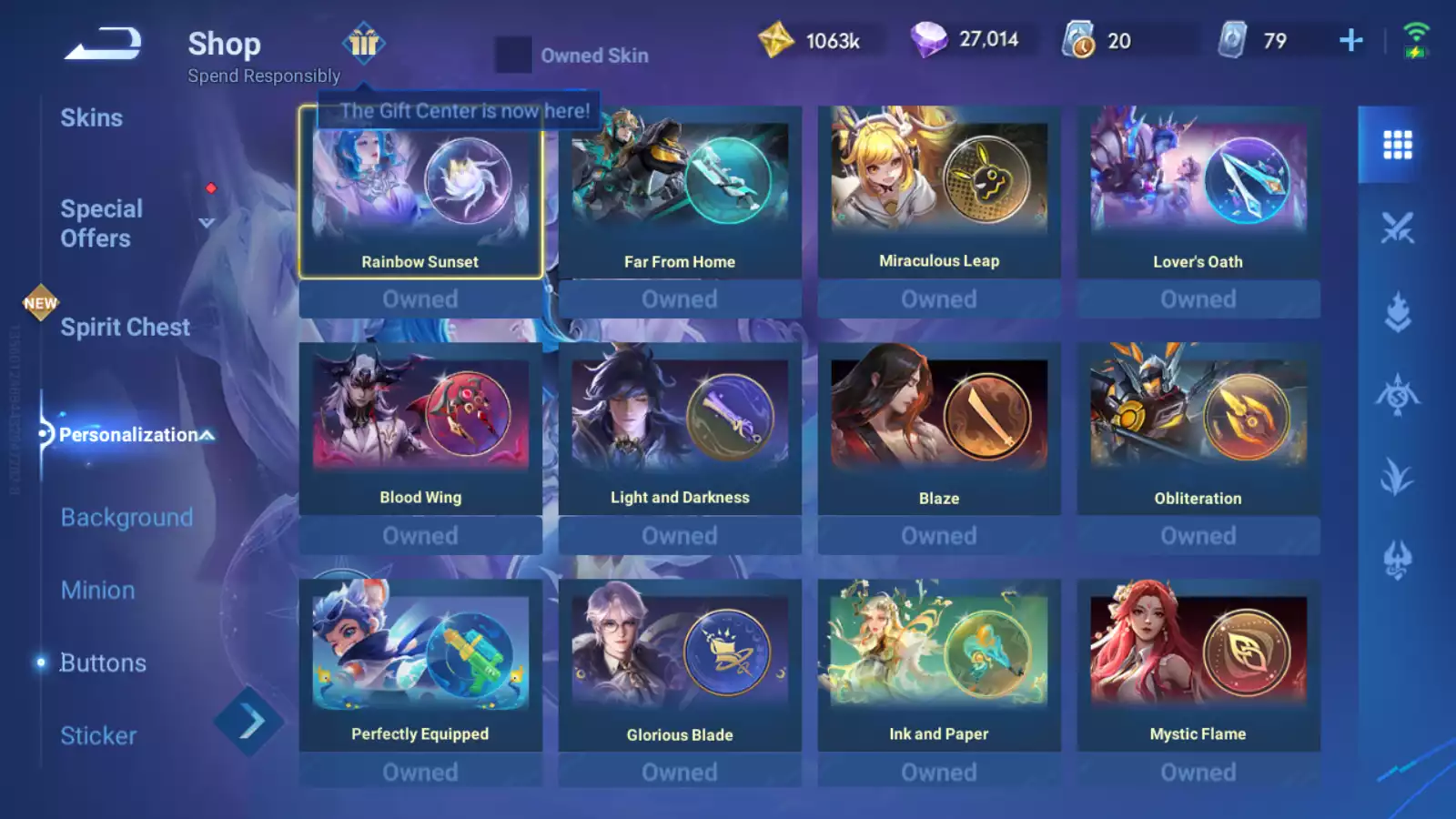Add more tickets with the plus button
Viewport: 1456px width, 819px height.
(x=1351, y=40)
